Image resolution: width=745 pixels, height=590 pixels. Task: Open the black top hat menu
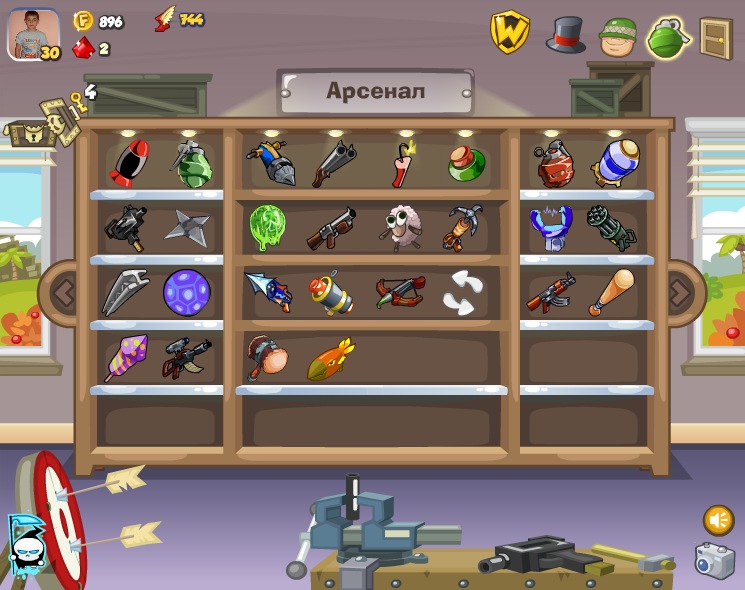565,35
